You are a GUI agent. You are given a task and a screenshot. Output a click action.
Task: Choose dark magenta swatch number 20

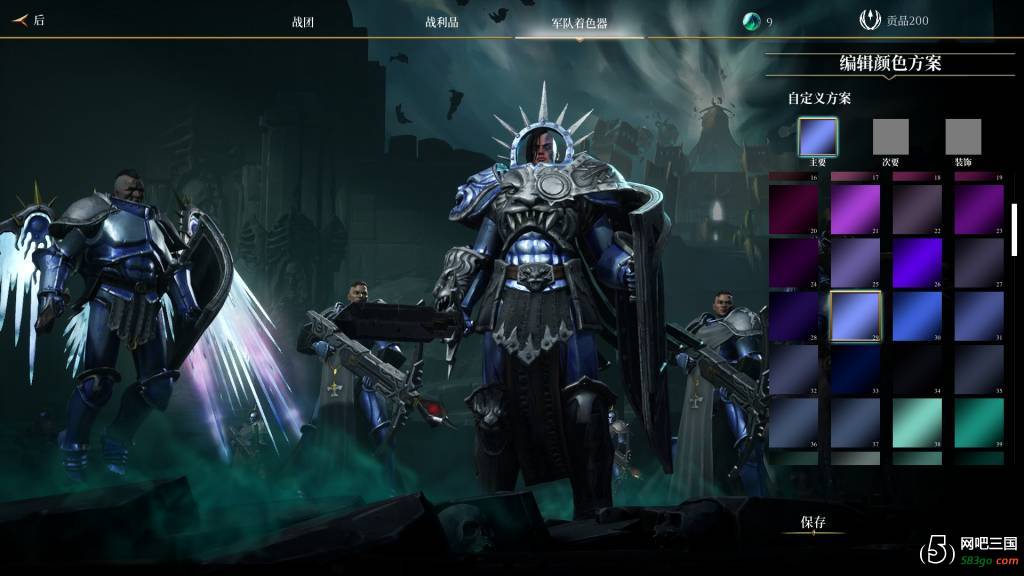pyautogui.click(x=794, y=209)
